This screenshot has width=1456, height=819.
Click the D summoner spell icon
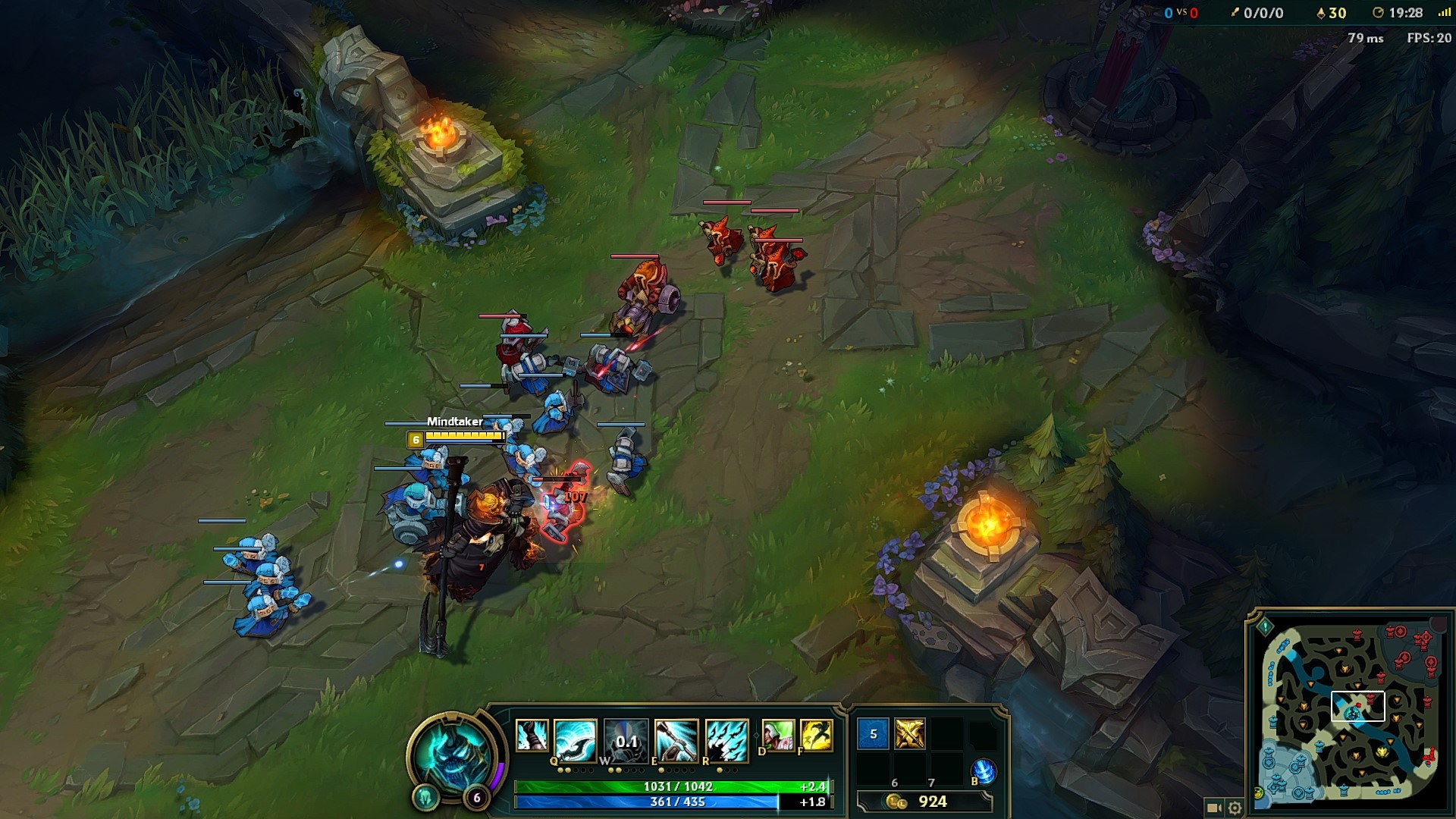779,736
